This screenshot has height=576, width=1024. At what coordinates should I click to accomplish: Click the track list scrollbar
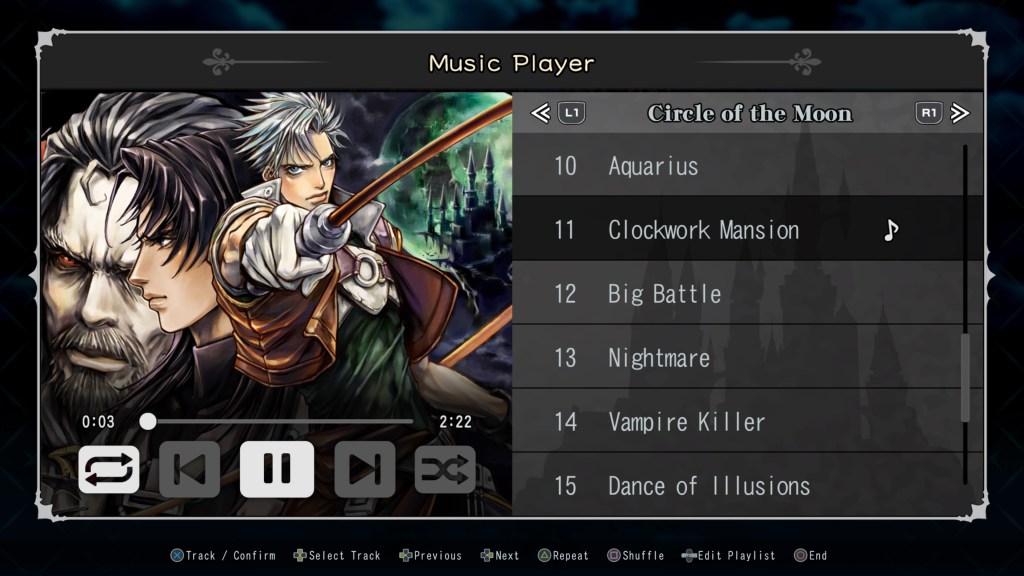(965, 377)
